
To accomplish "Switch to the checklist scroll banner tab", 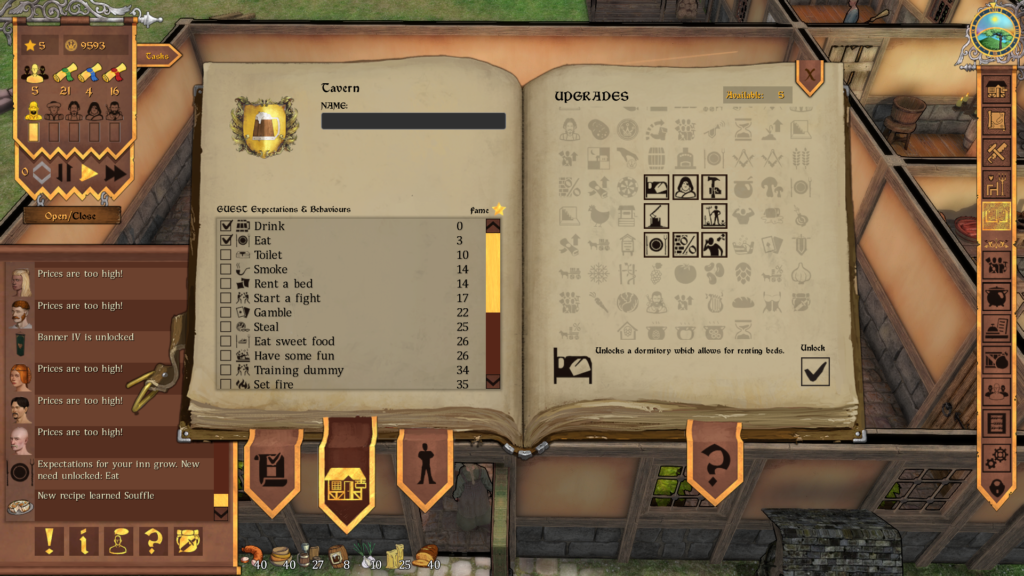I will click(272, 468).
